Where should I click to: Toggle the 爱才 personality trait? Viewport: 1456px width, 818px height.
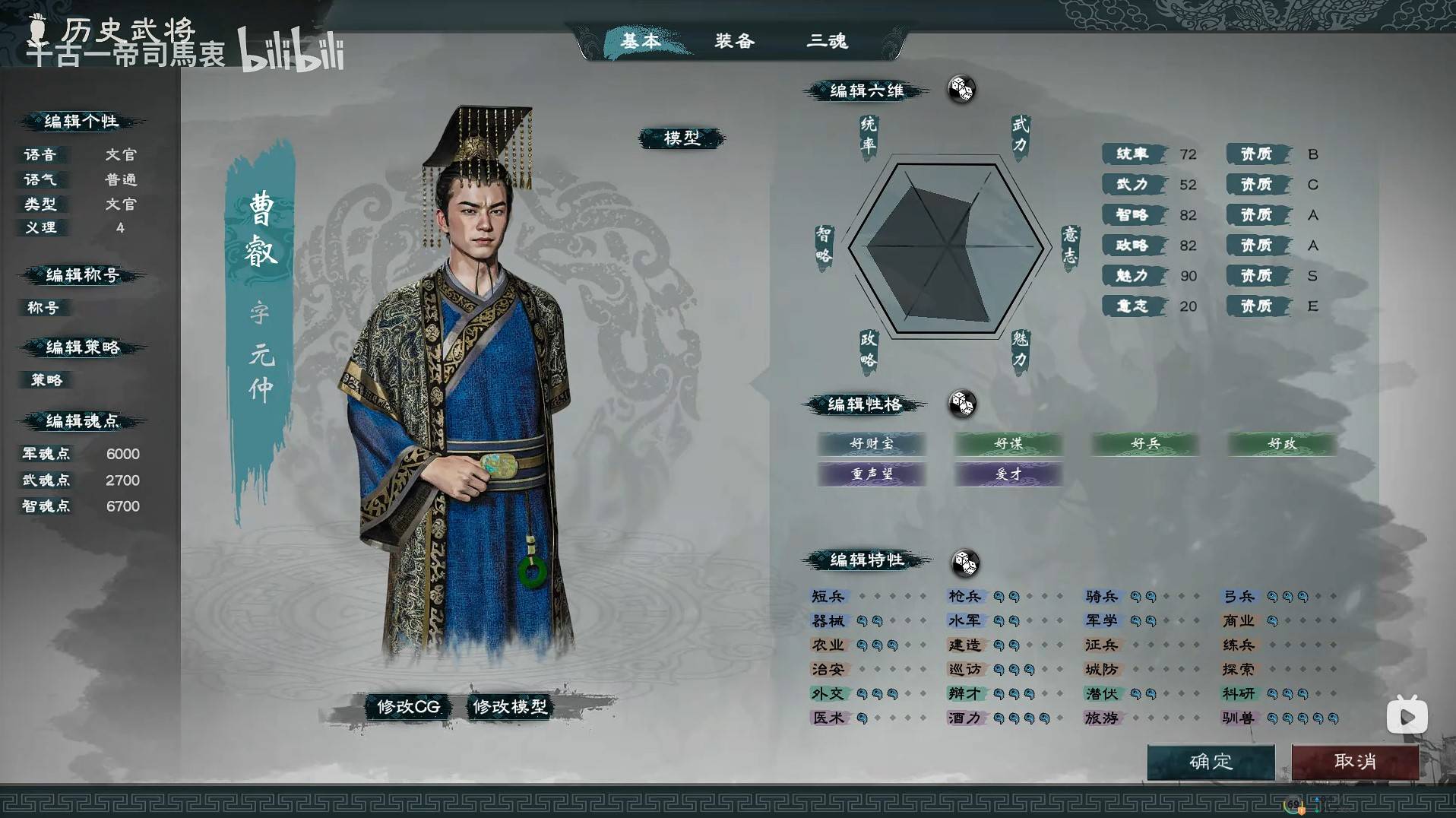[x=1008, y=474]
